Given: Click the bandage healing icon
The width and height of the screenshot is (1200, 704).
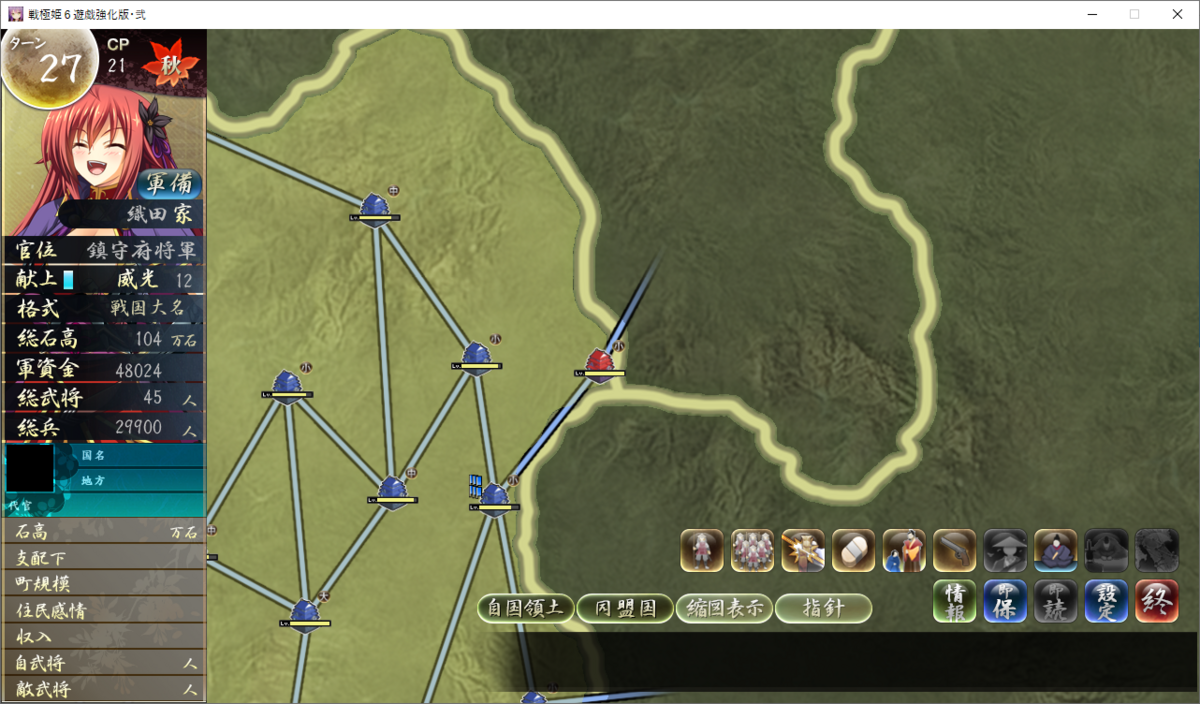Looking at the screenshot, I should click(853, 550).
